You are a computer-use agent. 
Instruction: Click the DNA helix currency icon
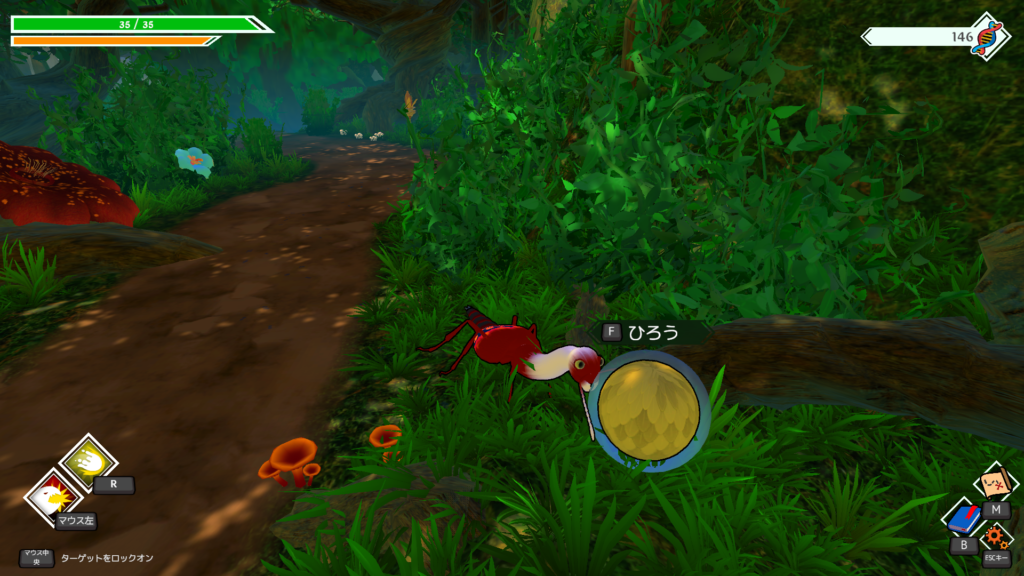(988, 35)
